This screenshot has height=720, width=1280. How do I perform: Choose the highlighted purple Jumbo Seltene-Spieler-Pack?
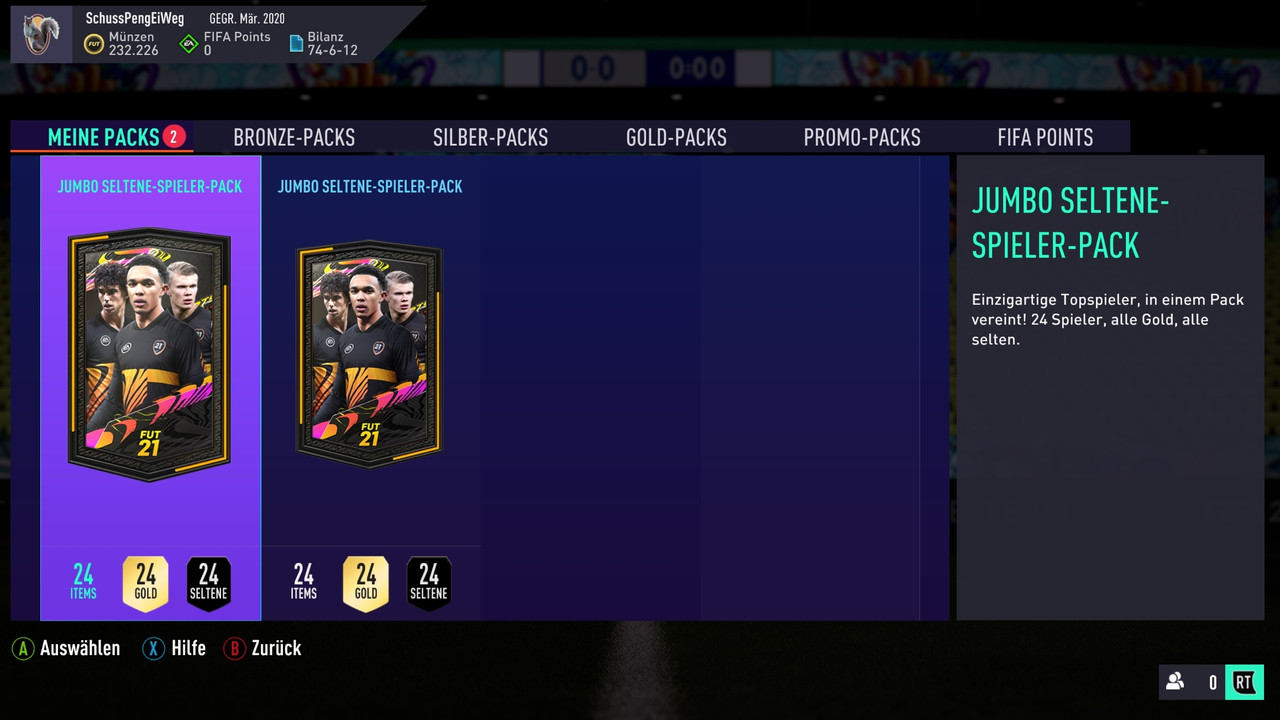150,355
